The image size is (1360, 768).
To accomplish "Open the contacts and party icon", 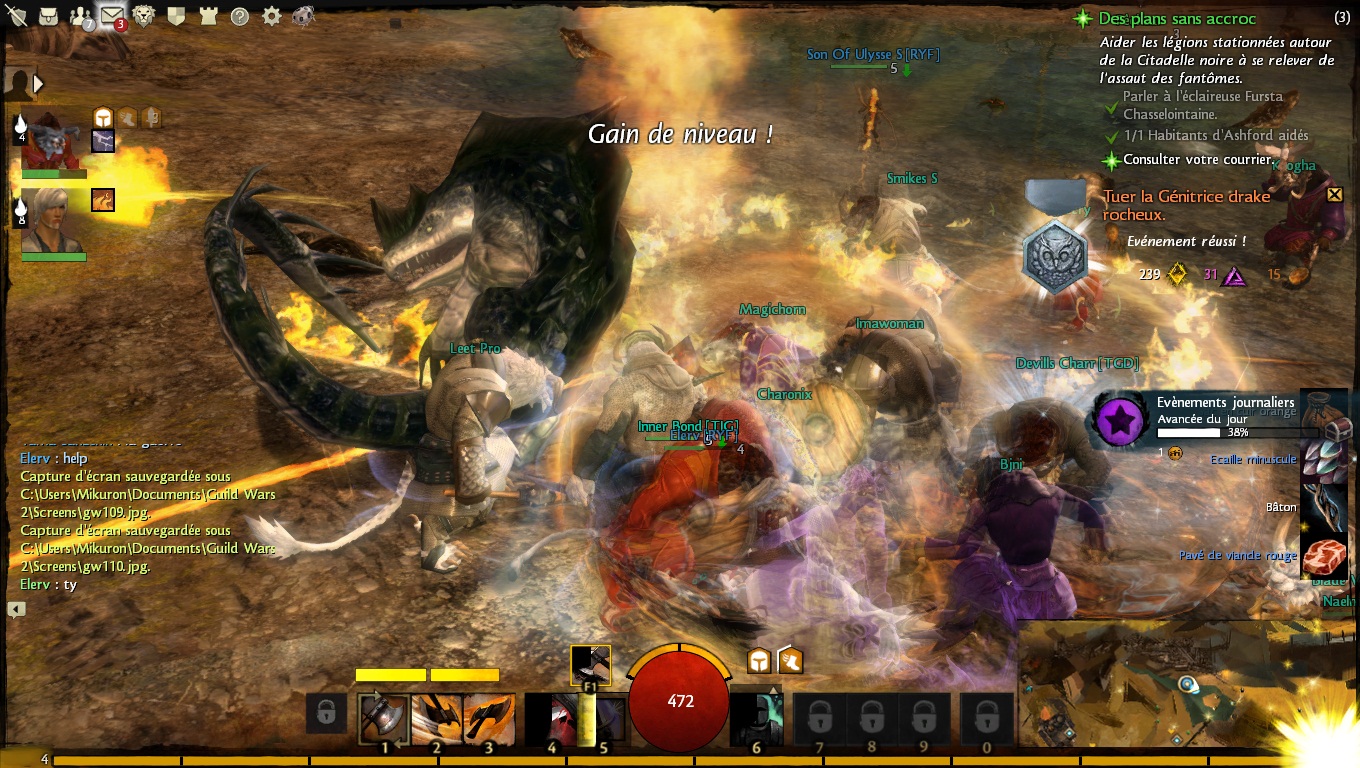I will pos(80,15).
